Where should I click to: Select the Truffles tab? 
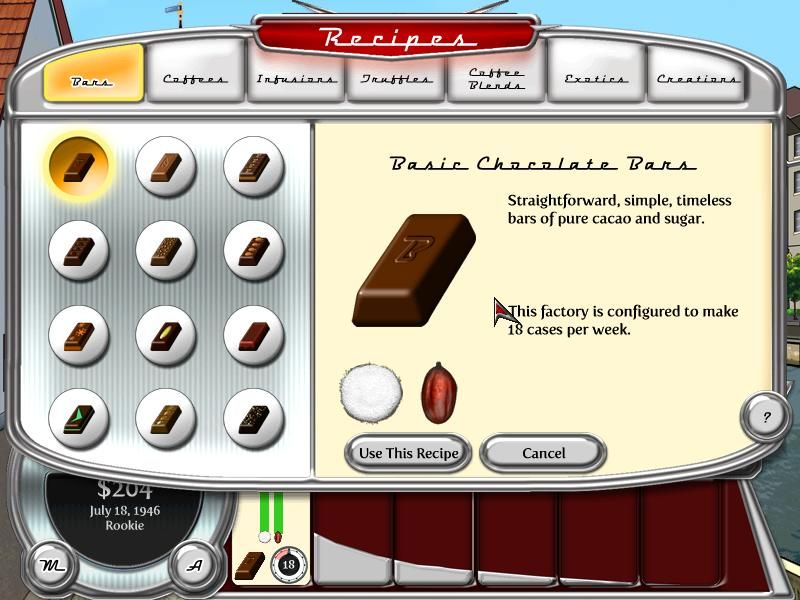[397, 78]
